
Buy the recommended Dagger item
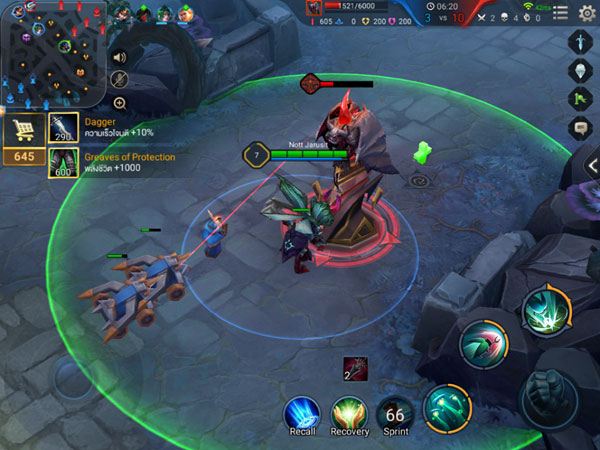coord(64,126)
